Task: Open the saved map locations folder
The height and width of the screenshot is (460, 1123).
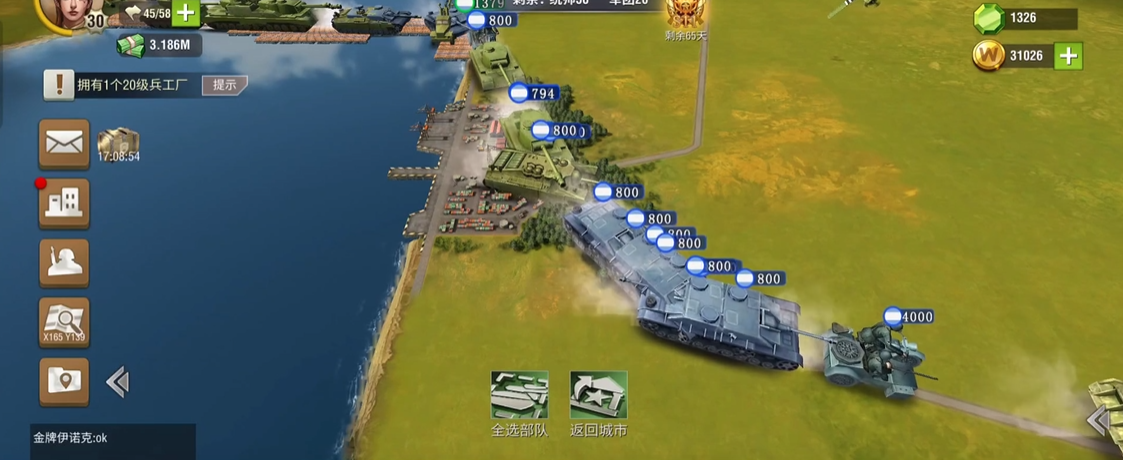Action: tap(64, 381)
